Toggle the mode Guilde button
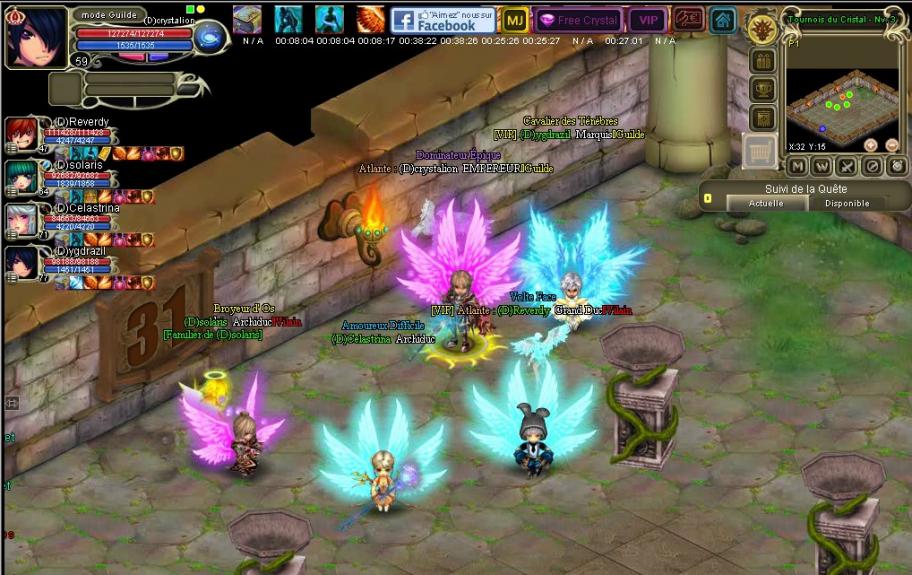This screenshot has height=575, width=912. 108,15
